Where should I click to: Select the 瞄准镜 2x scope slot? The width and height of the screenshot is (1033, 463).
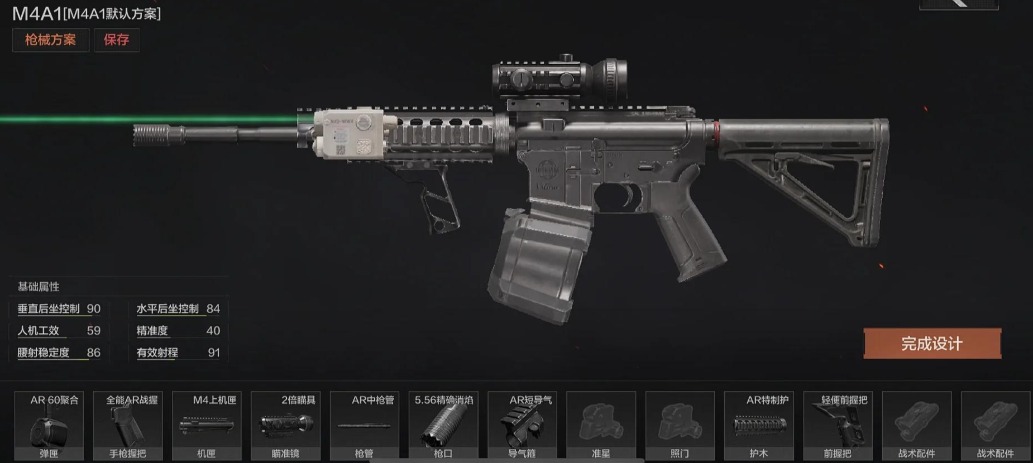285,425
